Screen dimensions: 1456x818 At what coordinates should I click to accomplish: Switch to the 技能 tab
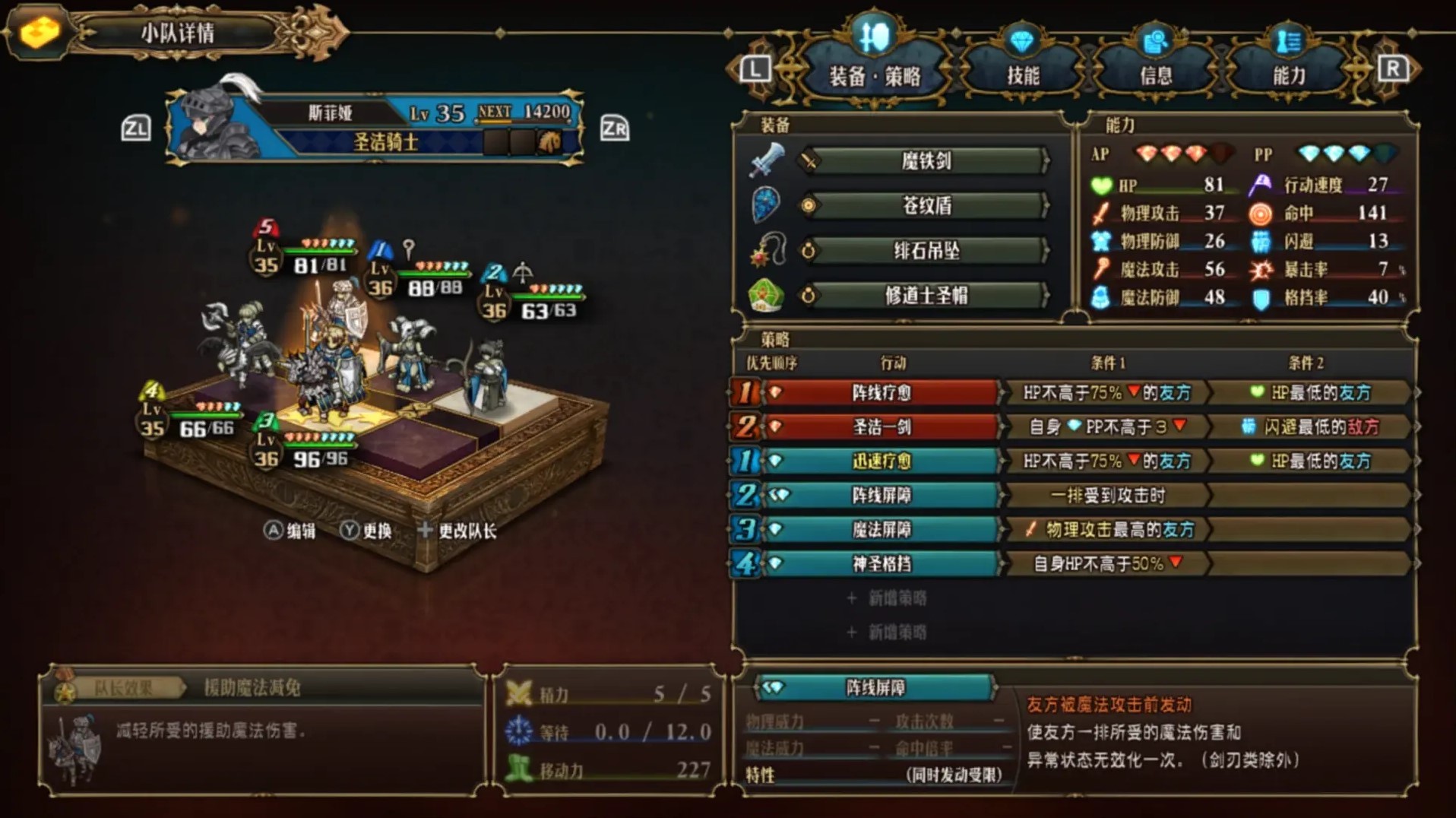(1022, 68)
